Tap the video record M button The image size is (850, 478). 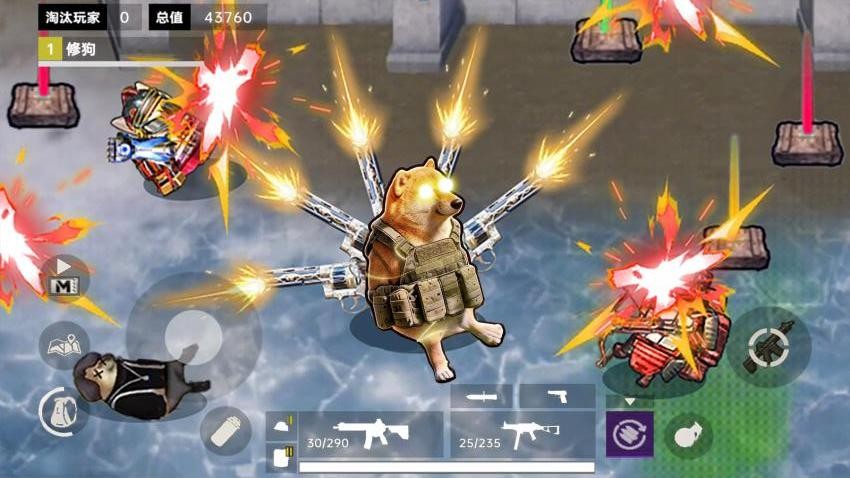pyautogui.click(x=66, y=278)
